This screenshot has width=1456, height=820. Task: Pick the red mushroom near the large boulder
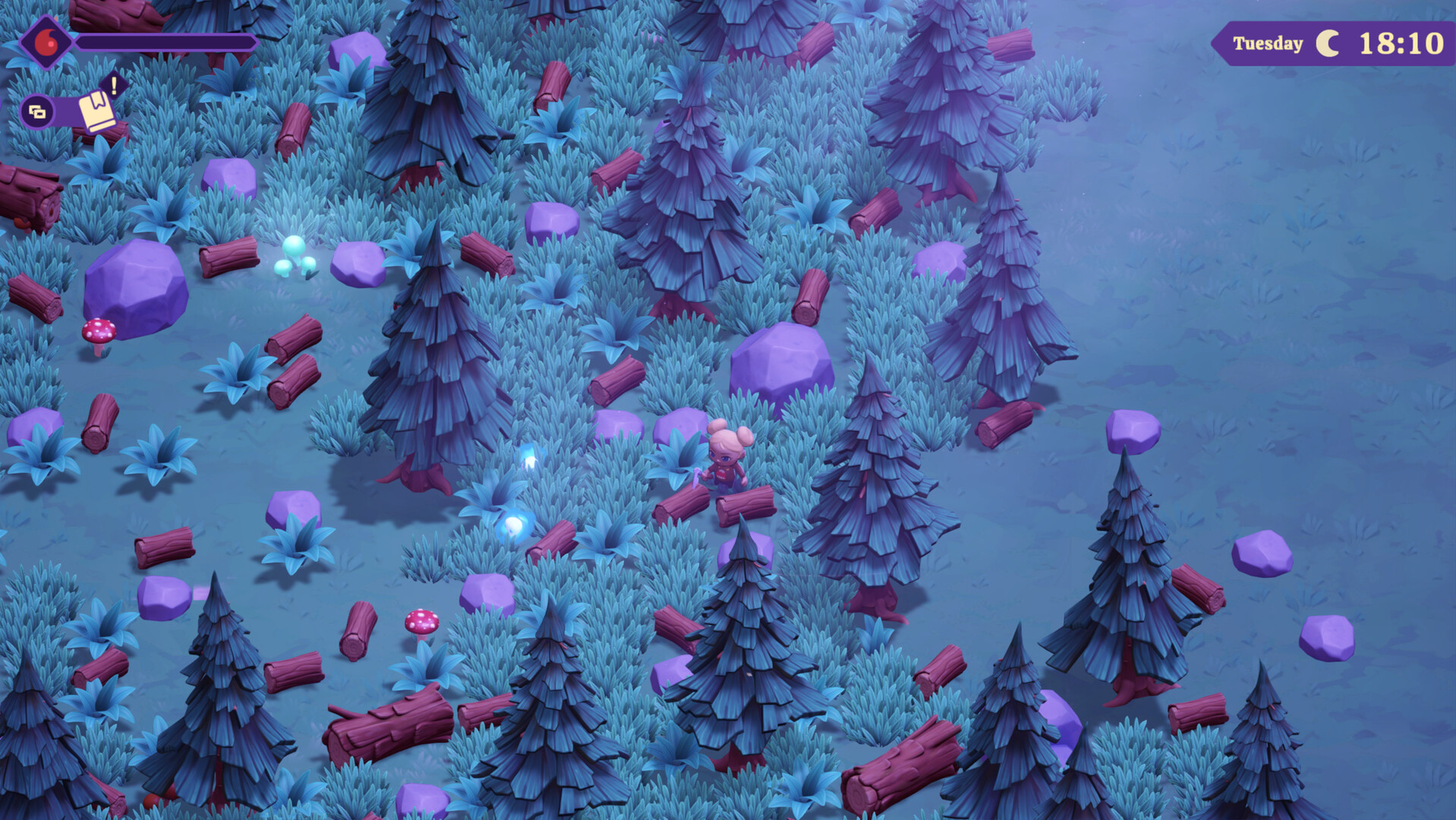[x=99, y=332]
